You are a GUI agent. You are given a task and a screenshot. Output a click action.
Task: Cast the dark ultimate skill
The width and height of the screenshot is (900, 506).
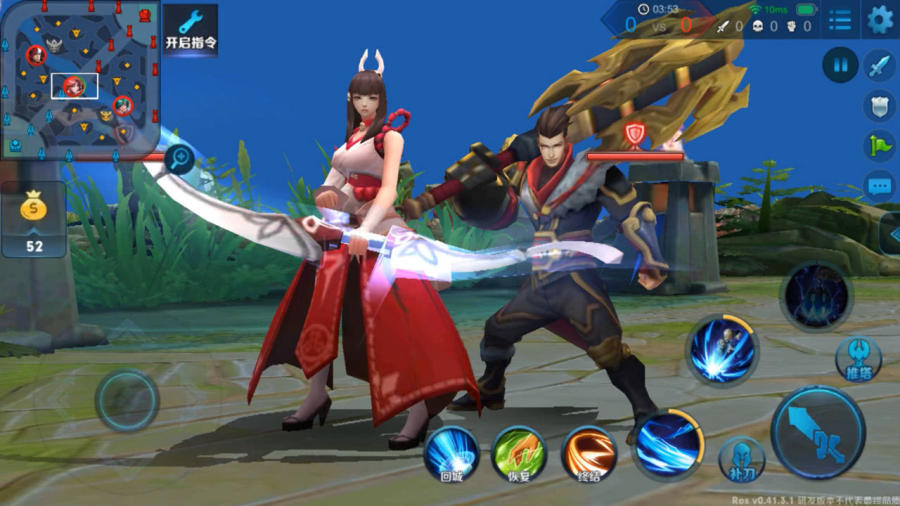[x=816, y=296]
